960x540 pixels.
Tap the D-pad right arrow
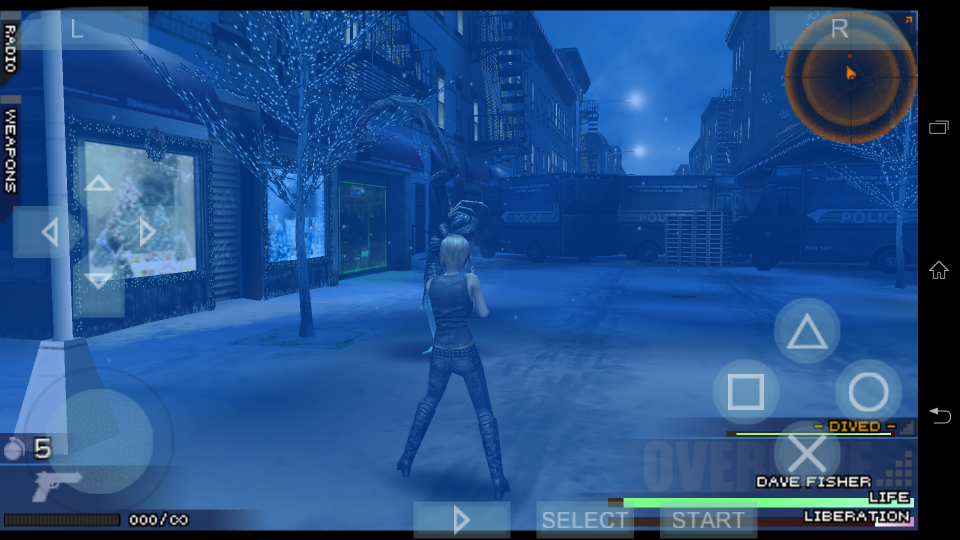point(147,233)
